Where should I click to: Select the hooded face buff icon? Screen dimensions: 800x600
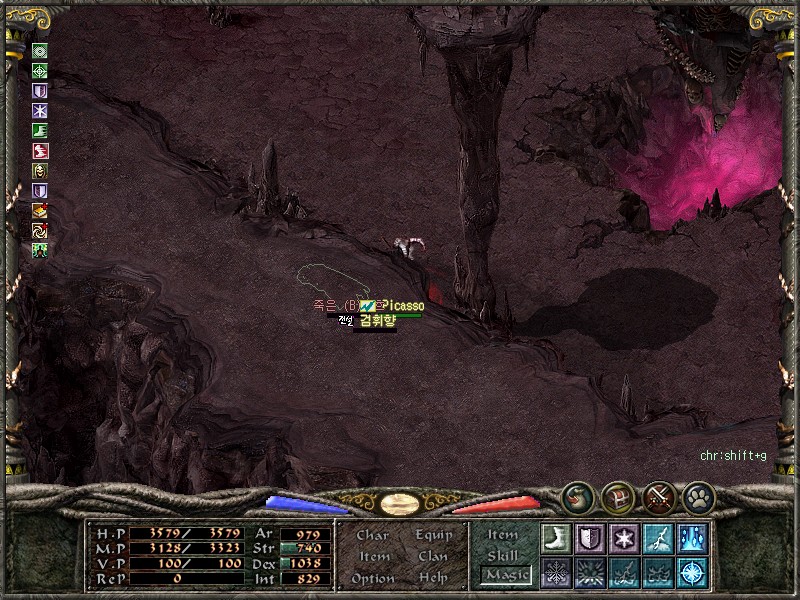click(x=40, y=171)
